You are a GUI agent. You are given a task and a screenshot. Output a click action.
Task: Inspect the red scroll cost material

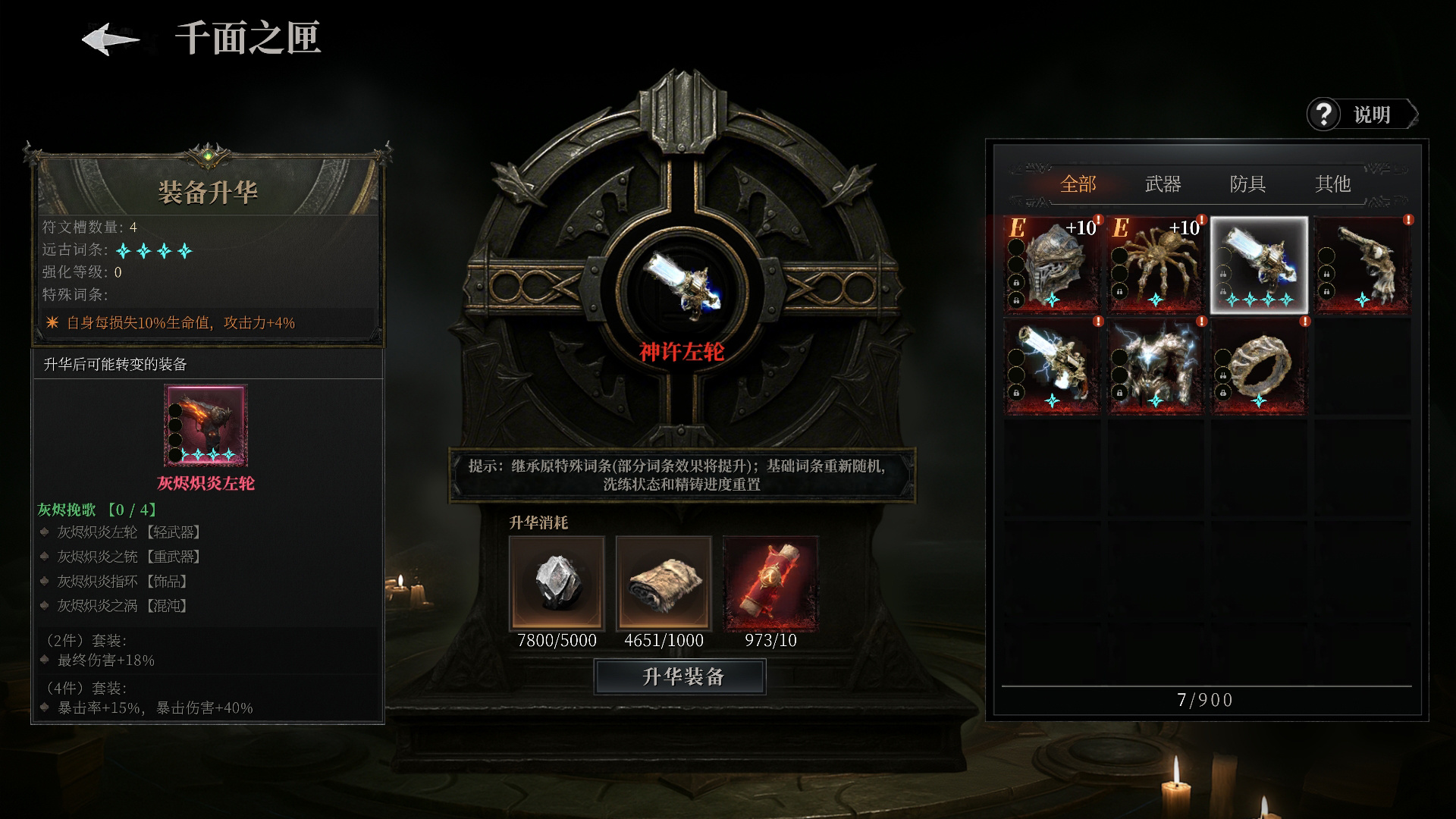pyautogui.click(x=770, y=583)
